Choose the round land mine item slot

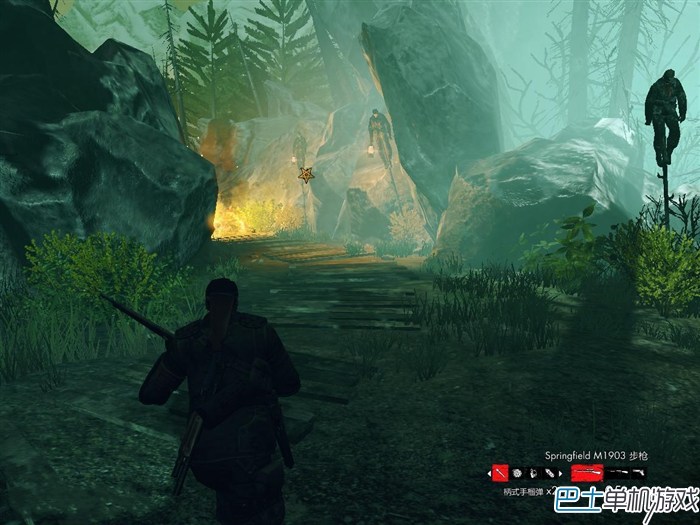[517, 473]
